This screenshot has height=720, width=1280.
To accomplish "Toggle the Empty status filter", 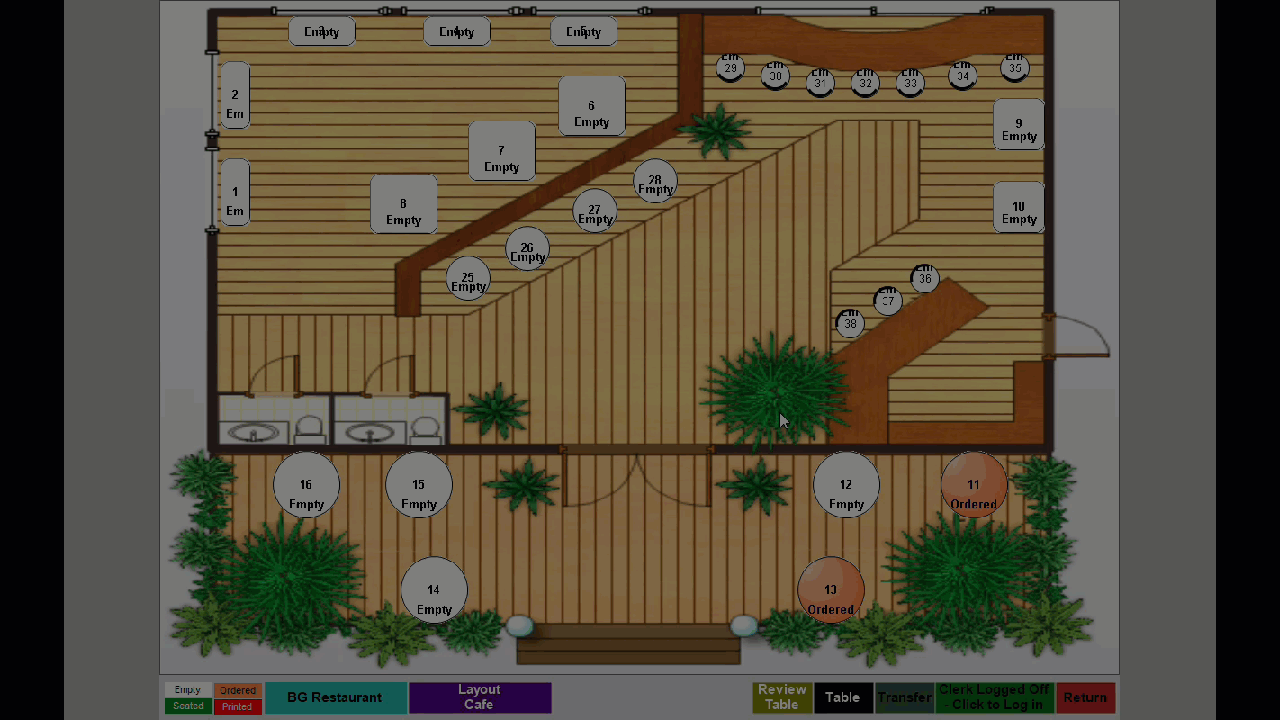I will [188, 689].
